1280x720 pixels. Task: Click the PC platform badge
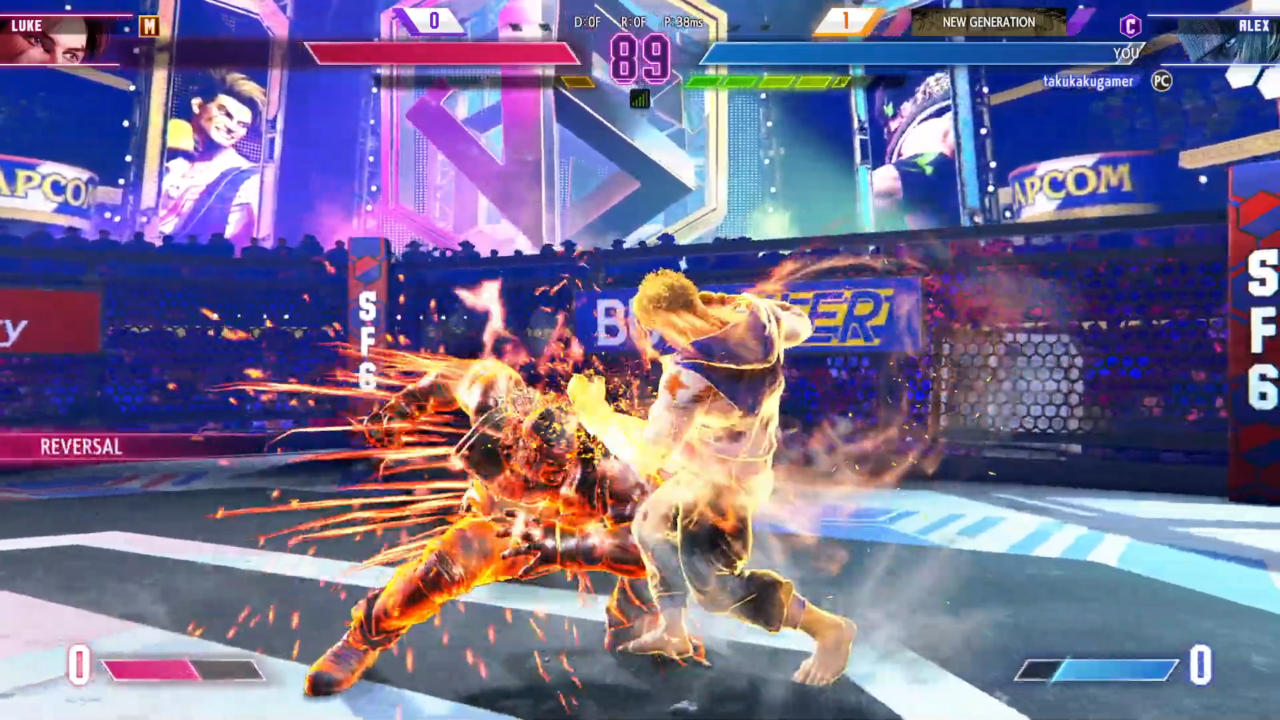point(1161,81)
